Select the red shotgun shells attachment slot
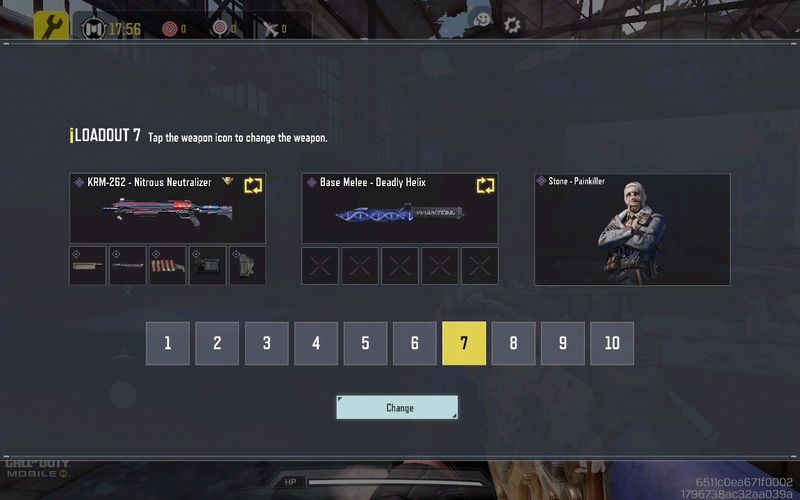The image size is (800, 500). coord(167,266)
